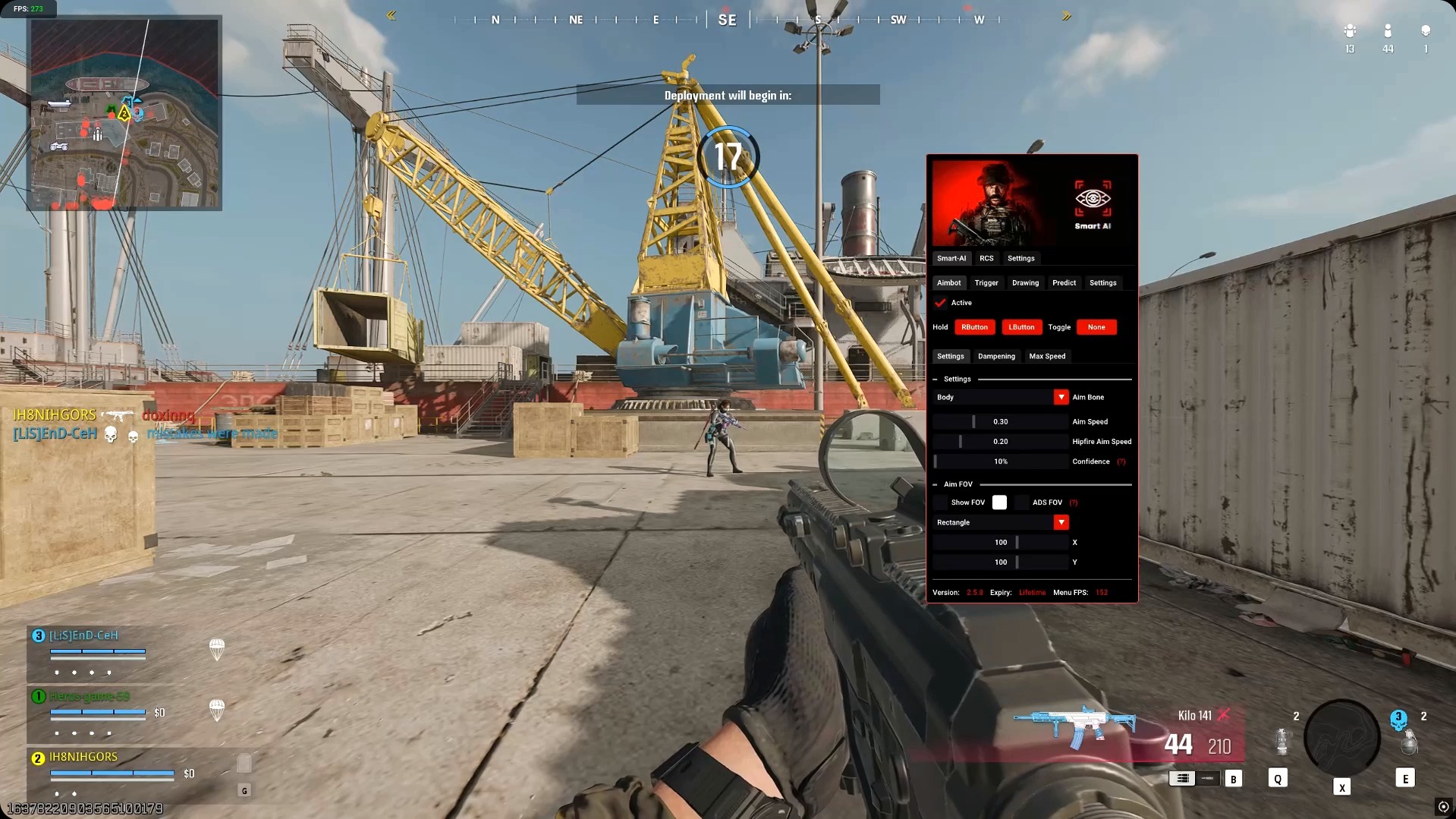This screenshot has width=1456, height=819.
Task: Show the Dampening sub-tab
Action: [996, 356]
